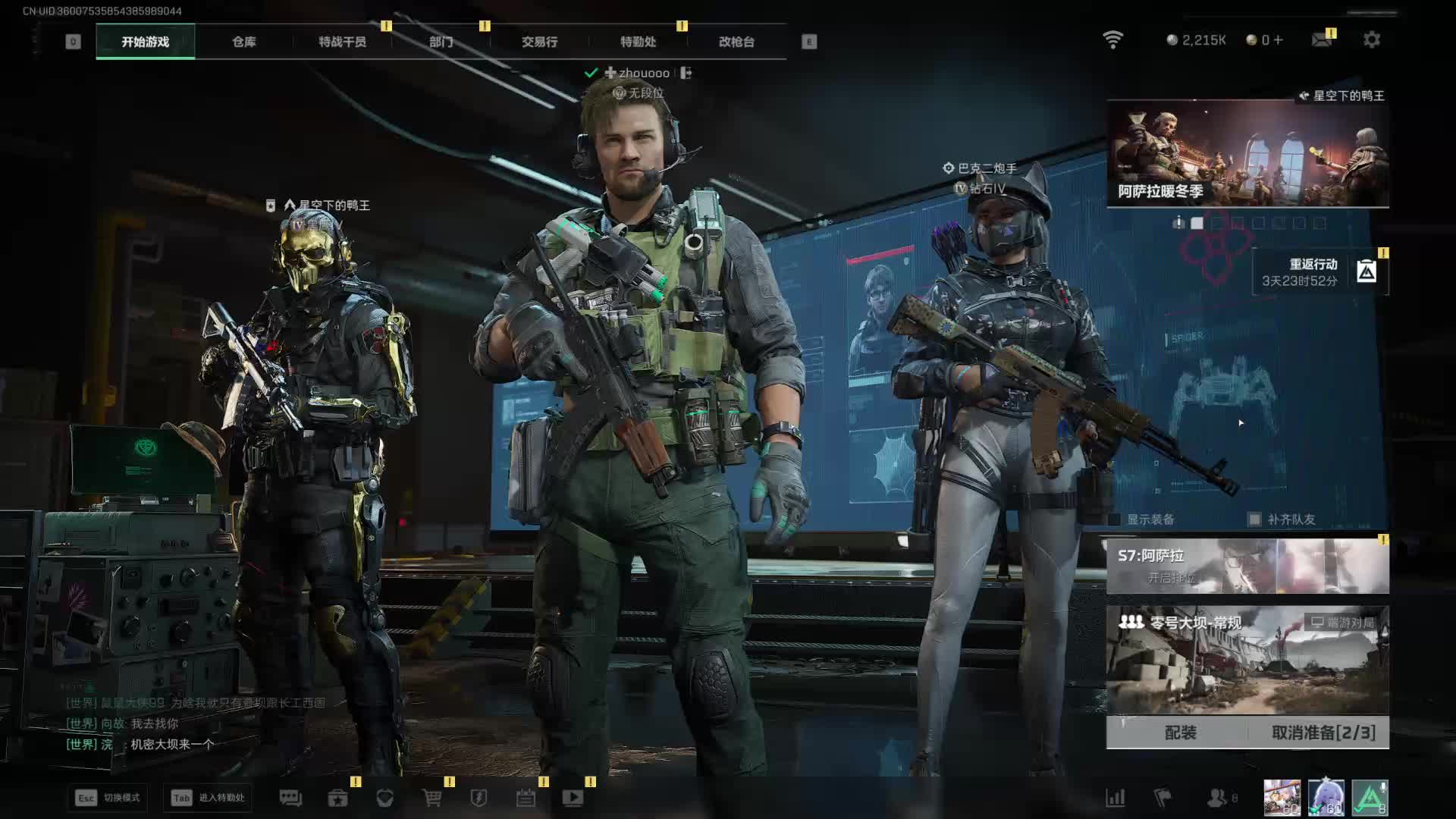Image resolution: width=1456 pixels, height=819 pixels.
Task: Open the 重返行动 event button
Action: (x=1319, y=271)
